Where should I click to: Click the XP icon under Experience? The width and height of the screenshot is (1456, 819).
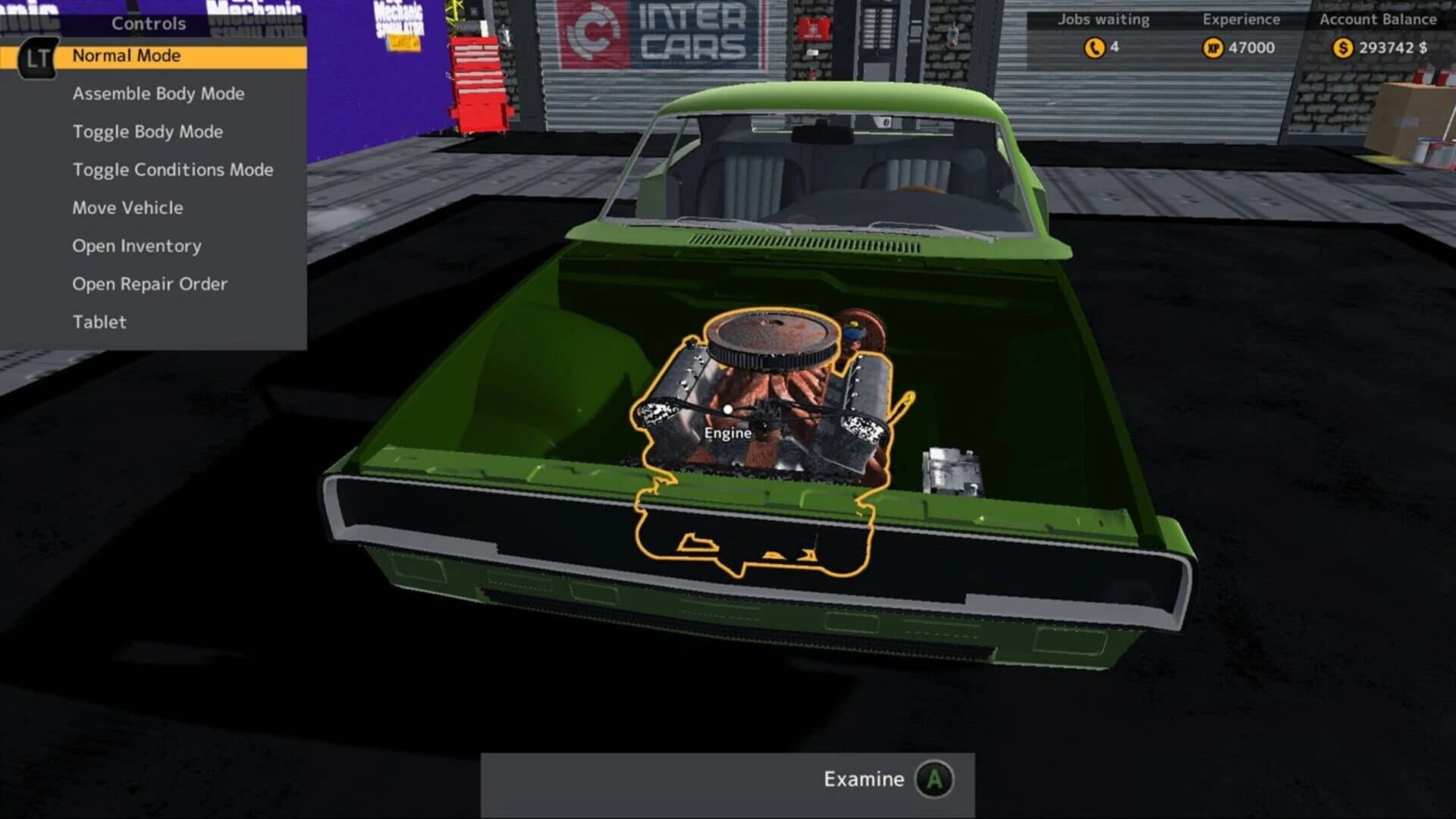pyautogui.click(x=1212, y=45)
